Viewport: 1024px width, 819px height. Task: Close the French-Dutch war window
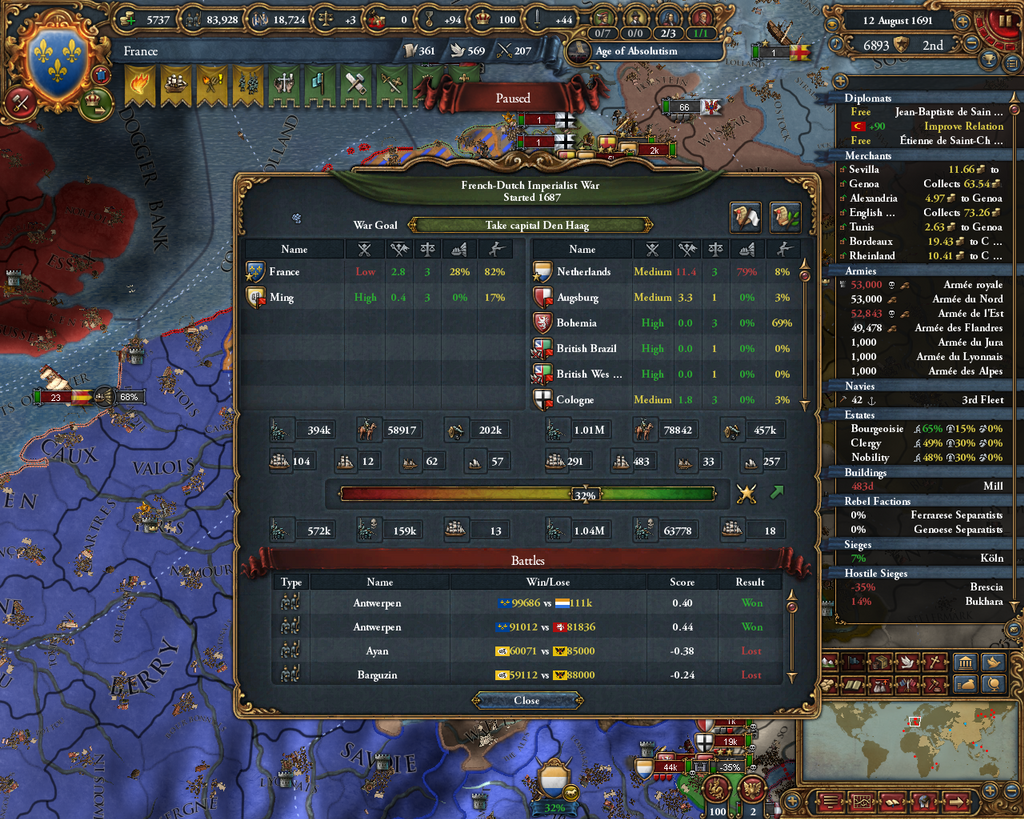click(x=526, y=700)
